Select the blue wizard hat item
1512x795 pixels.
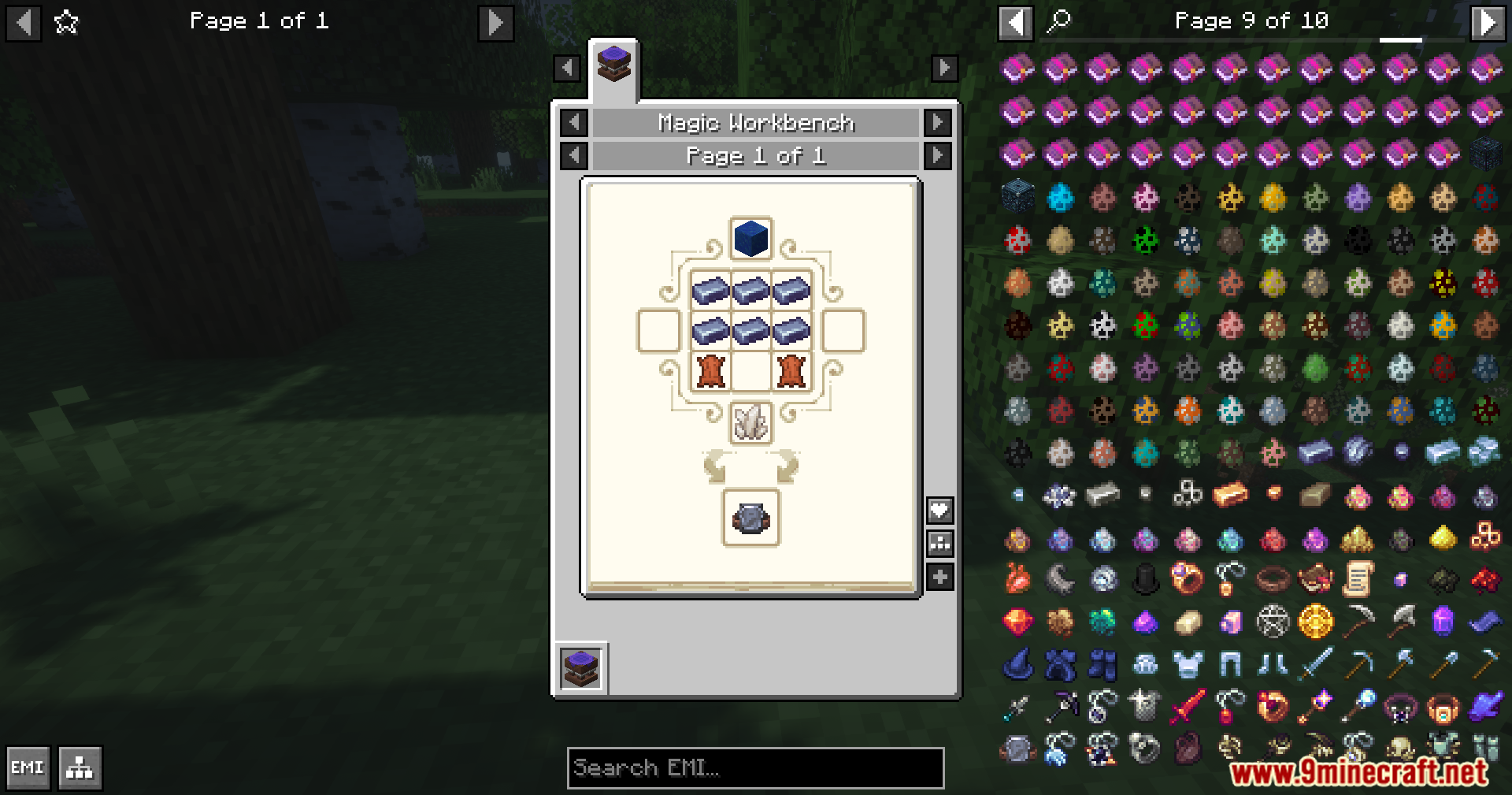click(x=1017, y=664)
